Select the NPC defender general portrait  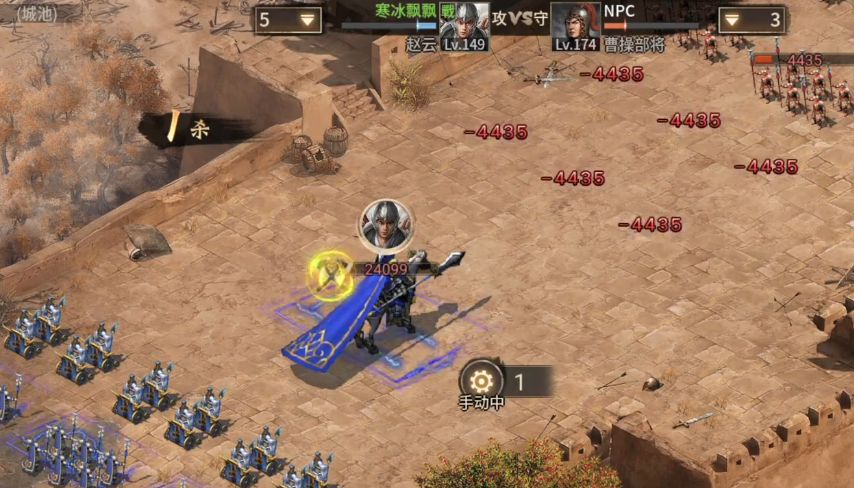[575, 24]
